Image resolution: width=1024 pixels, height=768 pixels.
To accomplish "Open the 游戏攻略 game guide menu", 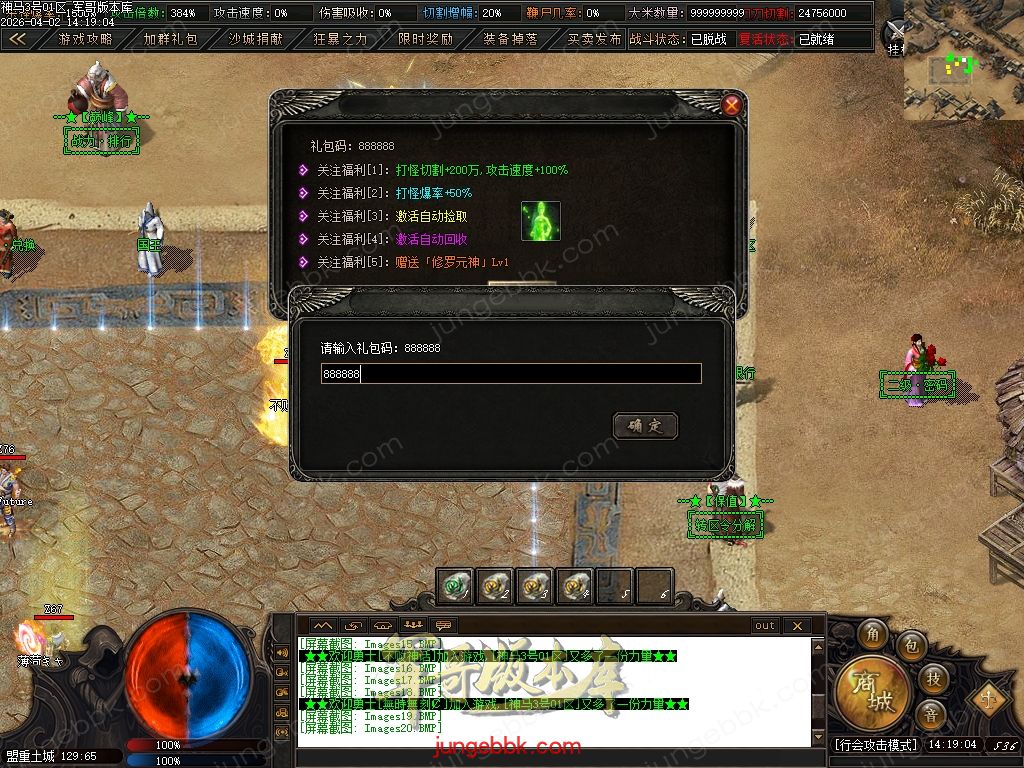I will [x=85, y=39].
